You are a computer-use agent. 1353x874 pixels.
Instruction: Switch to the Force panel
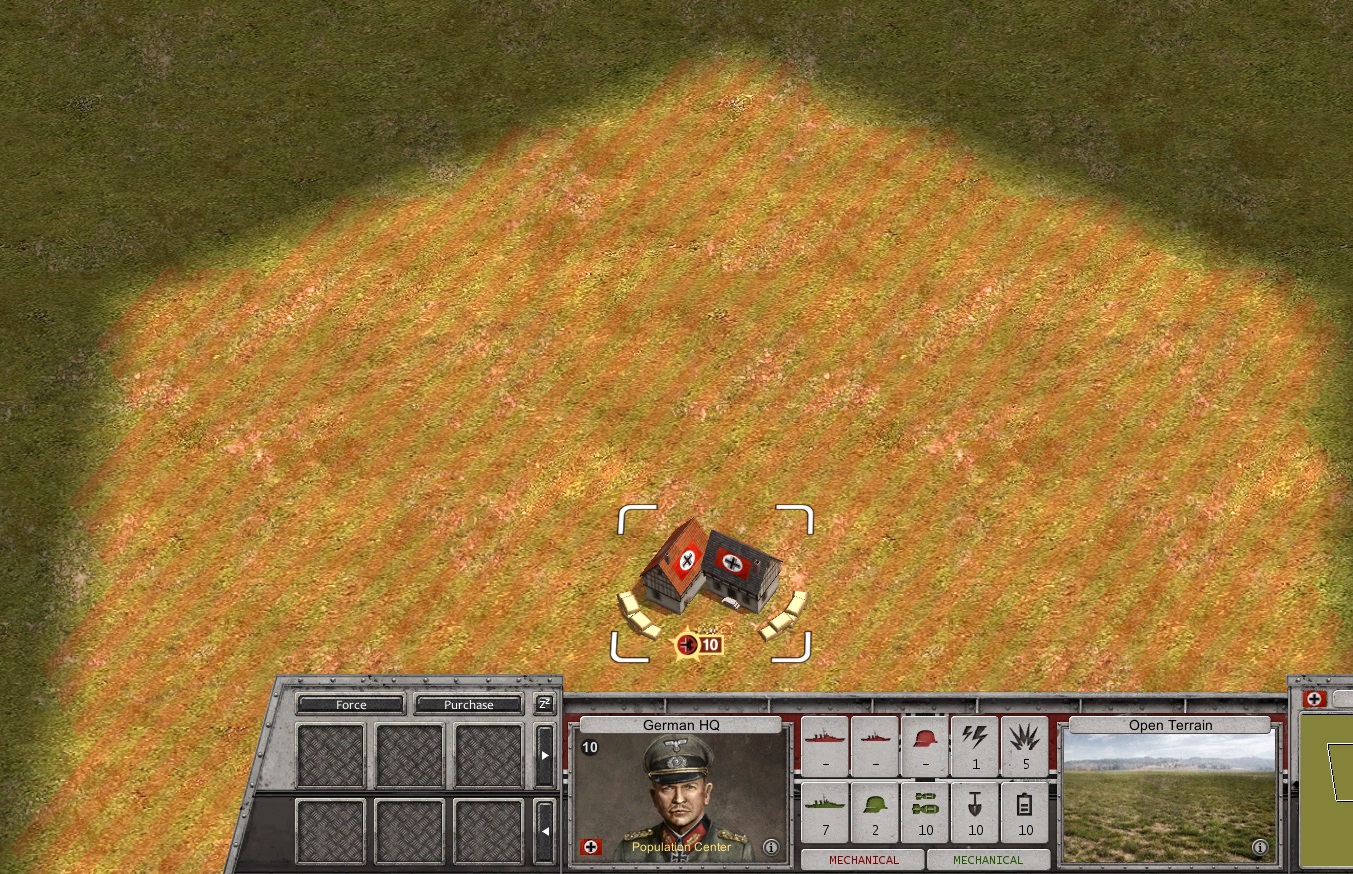pyautogui.click(x=349, y=704)
